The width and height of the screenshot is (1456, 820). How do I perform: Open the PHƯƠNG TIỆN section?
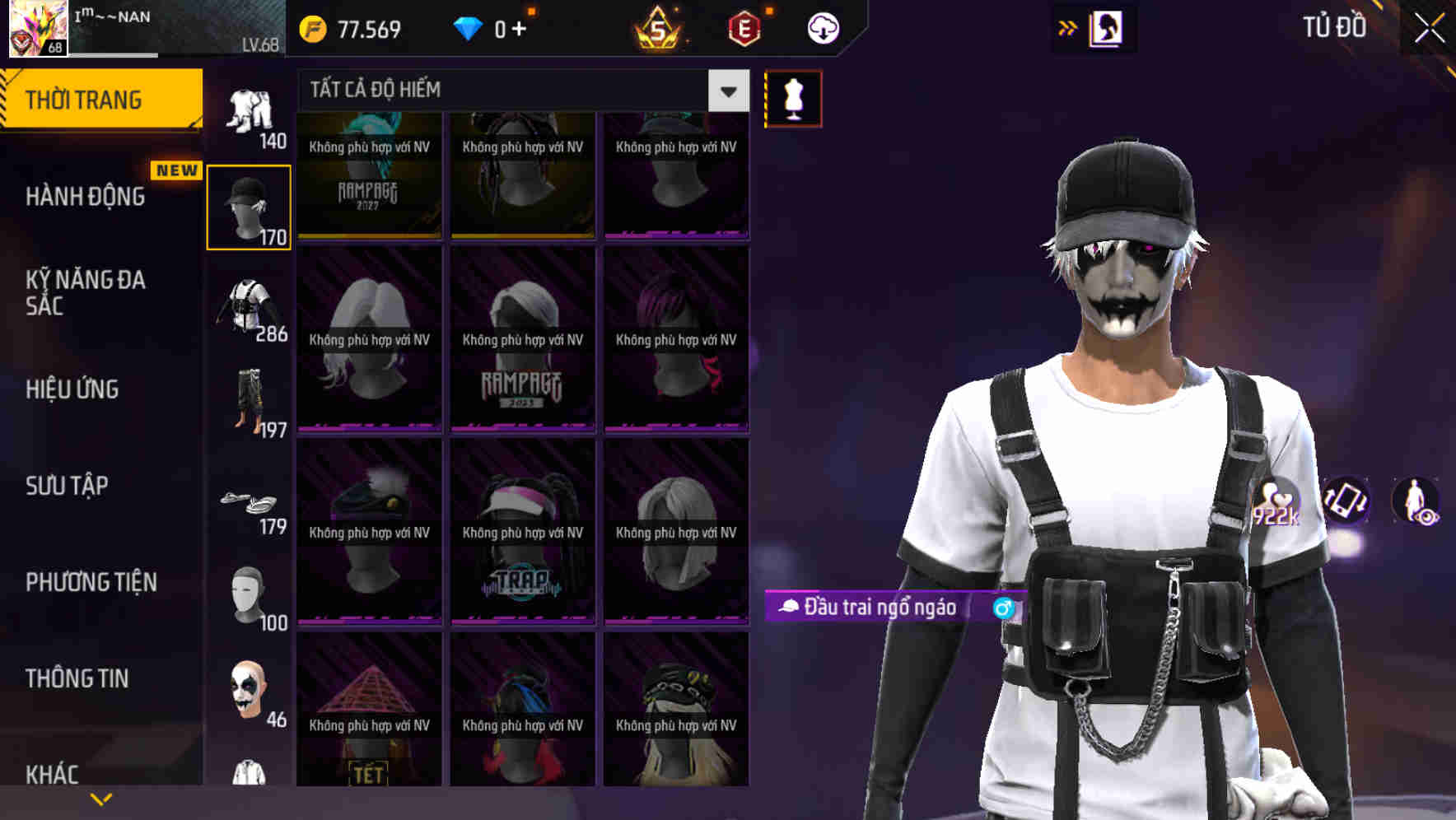[x=91, y=581]
